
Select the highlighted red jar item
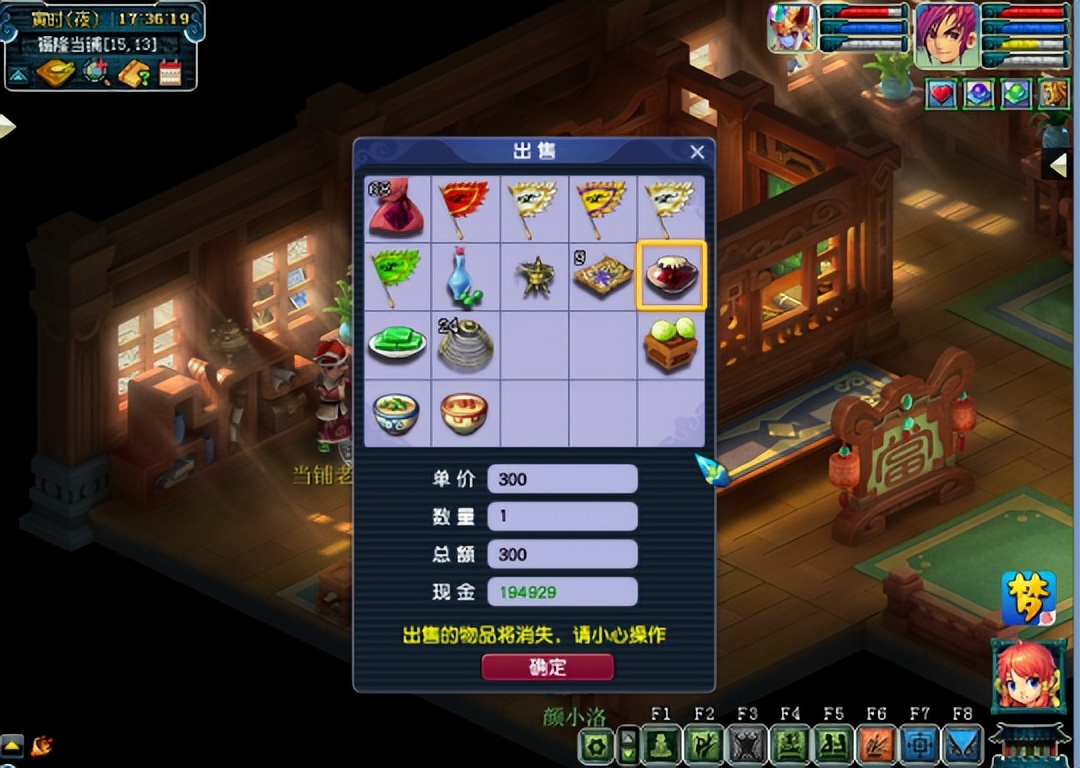pyautogui.click(x=671, y=276)
